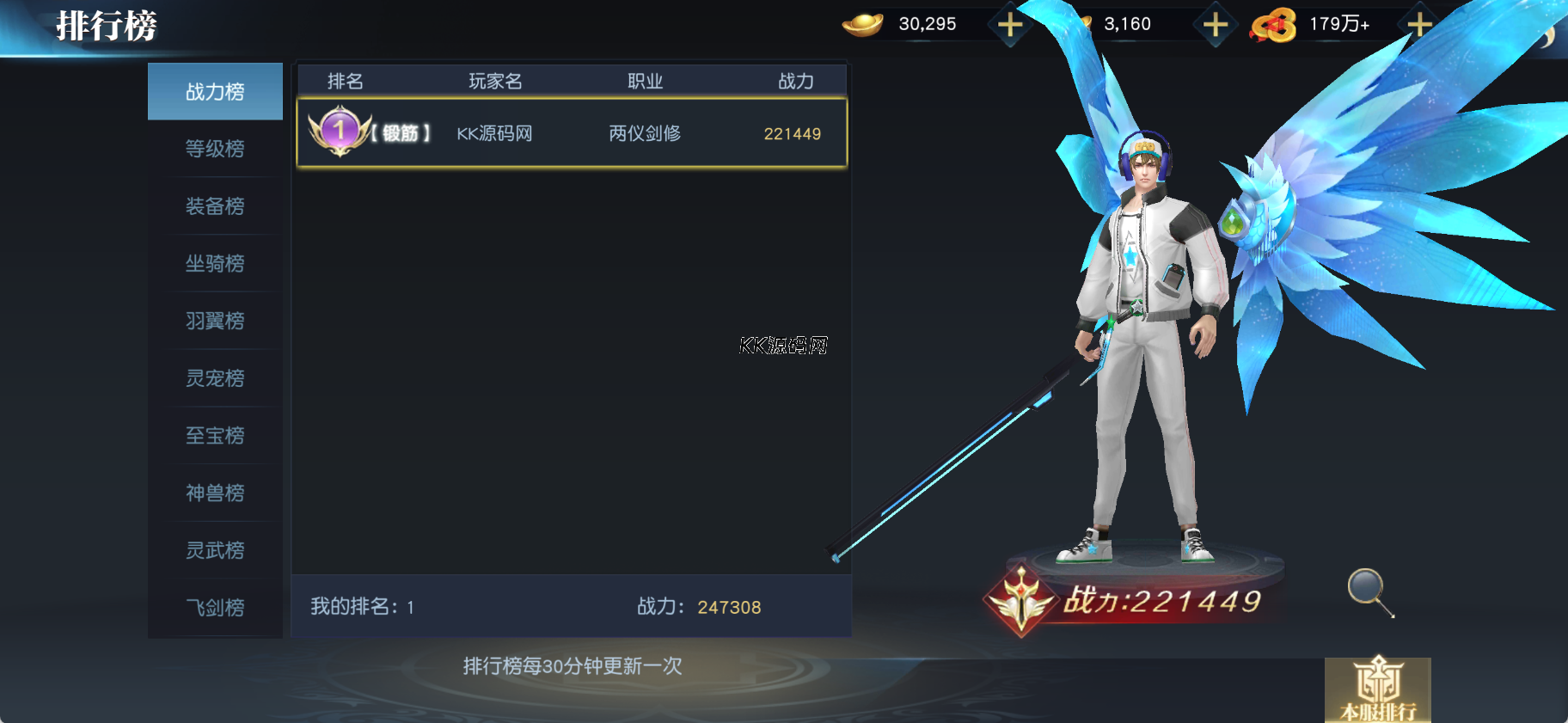Select the 至宝榜 tab

click(x=215, y=436)
